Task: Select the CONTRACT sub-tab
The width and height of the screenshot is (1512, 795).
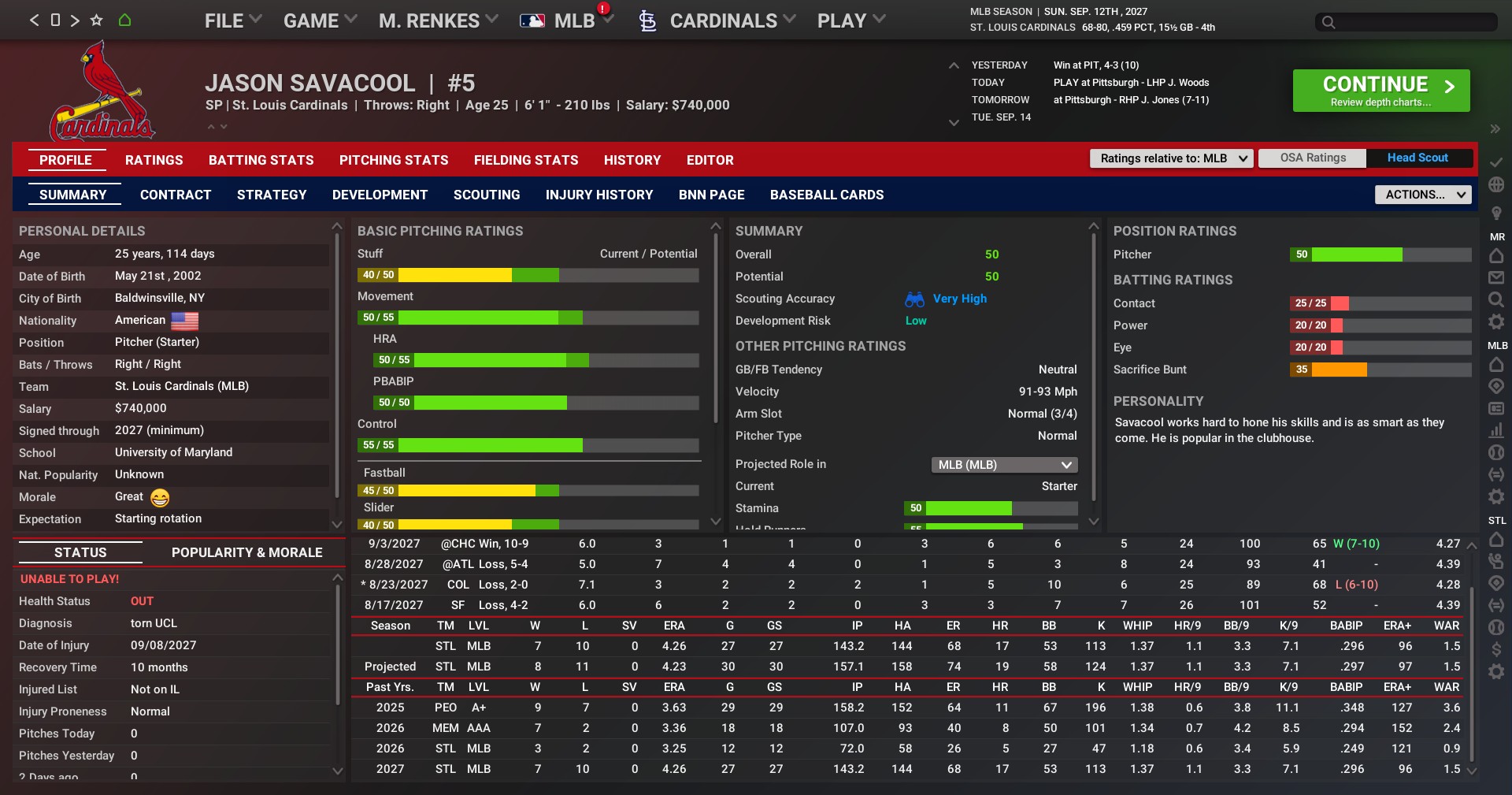Action: click(x=176, y=195)
